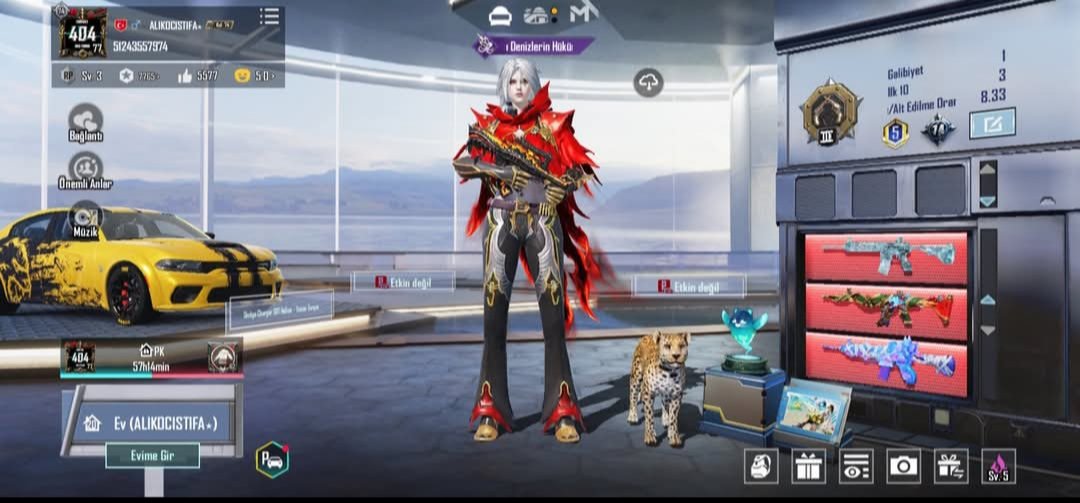
Task: Click the thumbs-up likes counter
Action: click(197, 75)
